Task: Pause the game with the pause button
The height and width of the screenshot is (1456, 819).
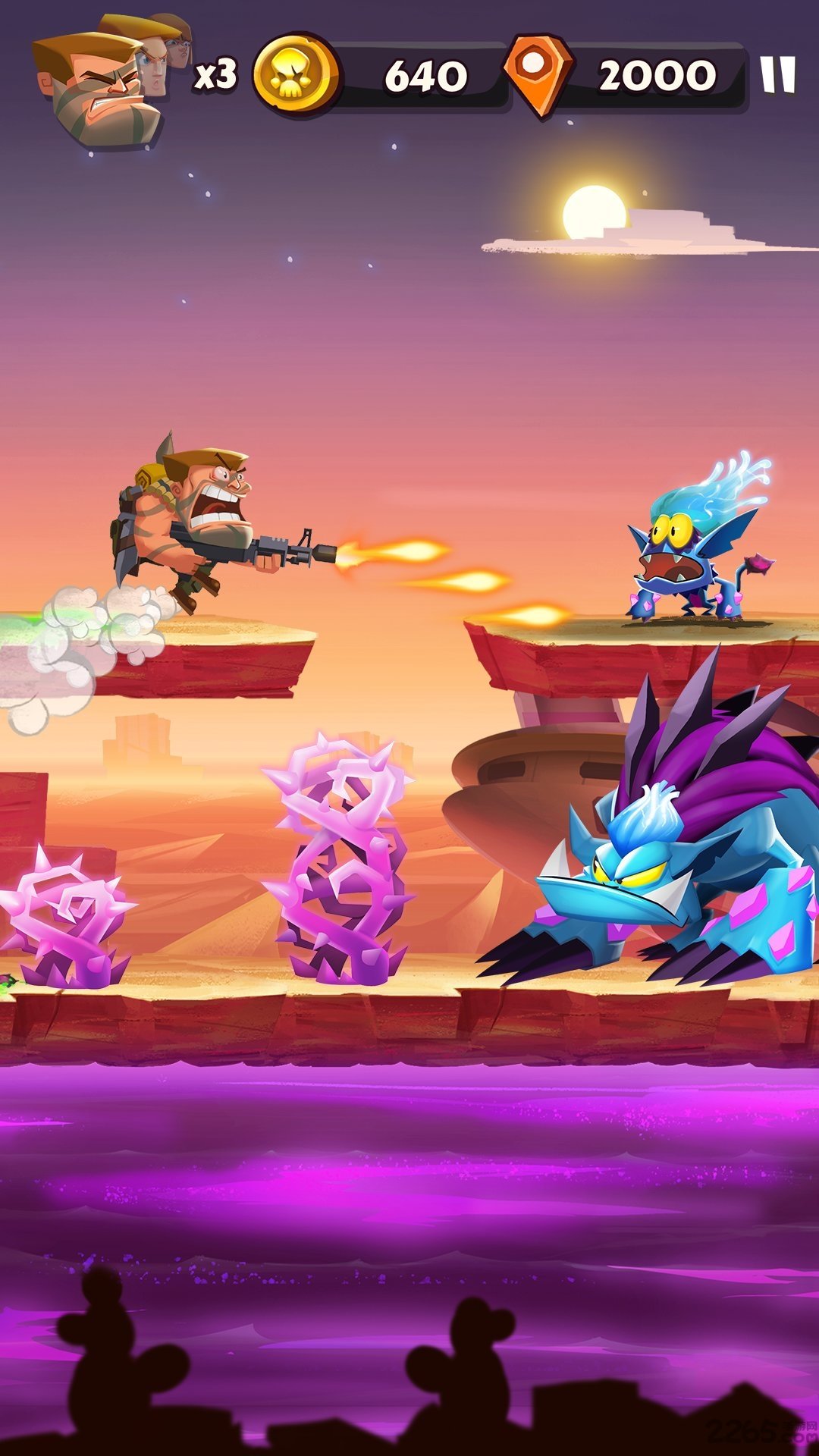Action: [778, 75]
